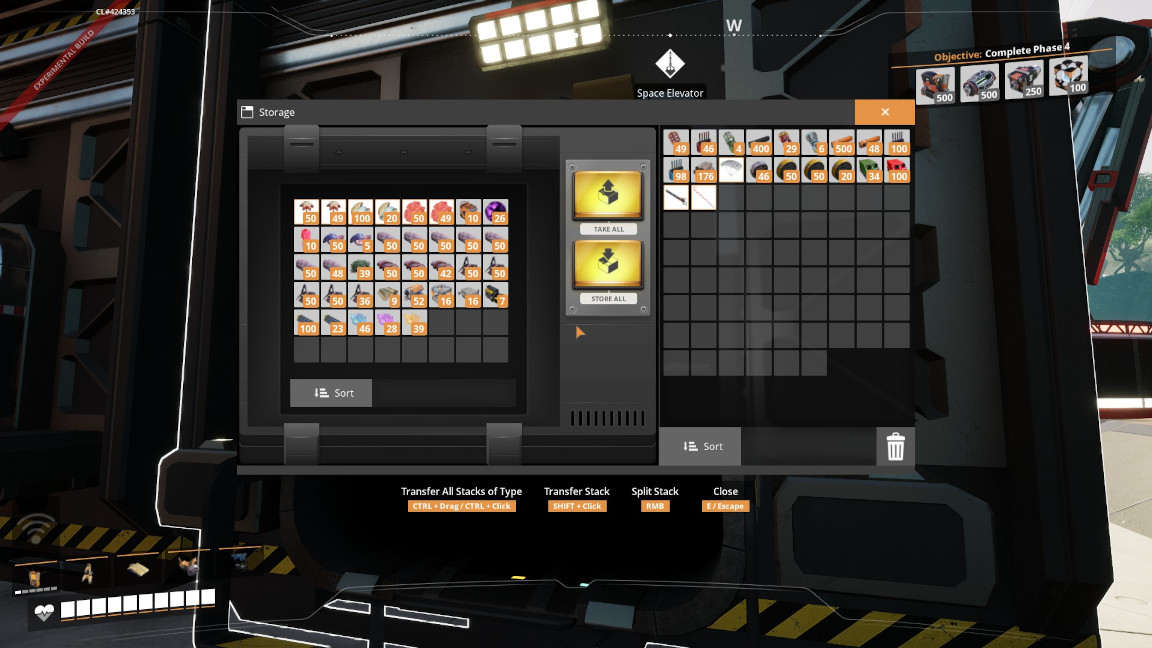Screen dimensions: 1152x648
Task: Choose the black cylinder stack of 400
Action: [759, 143]
